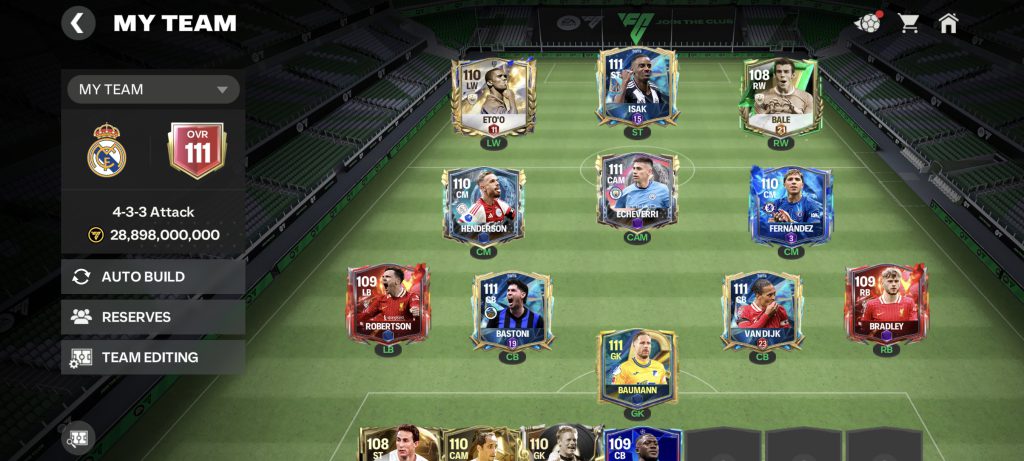Open the tactics icon in bottom-left corner
1024x461 pixels.
tap(78, 438)
